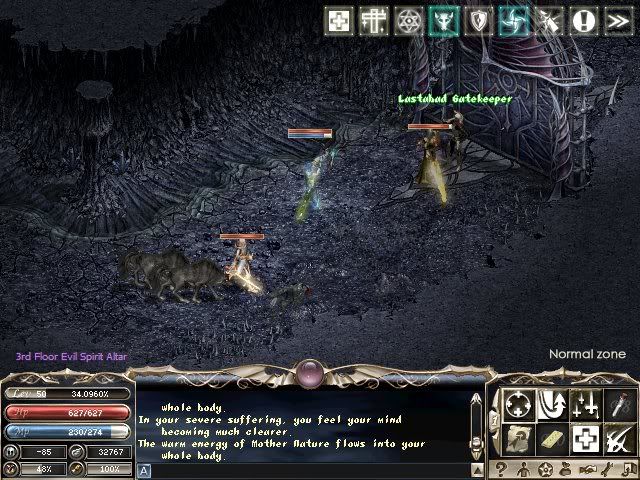
Task: Select the yellow bar item slot
Action: click(552, 438)
